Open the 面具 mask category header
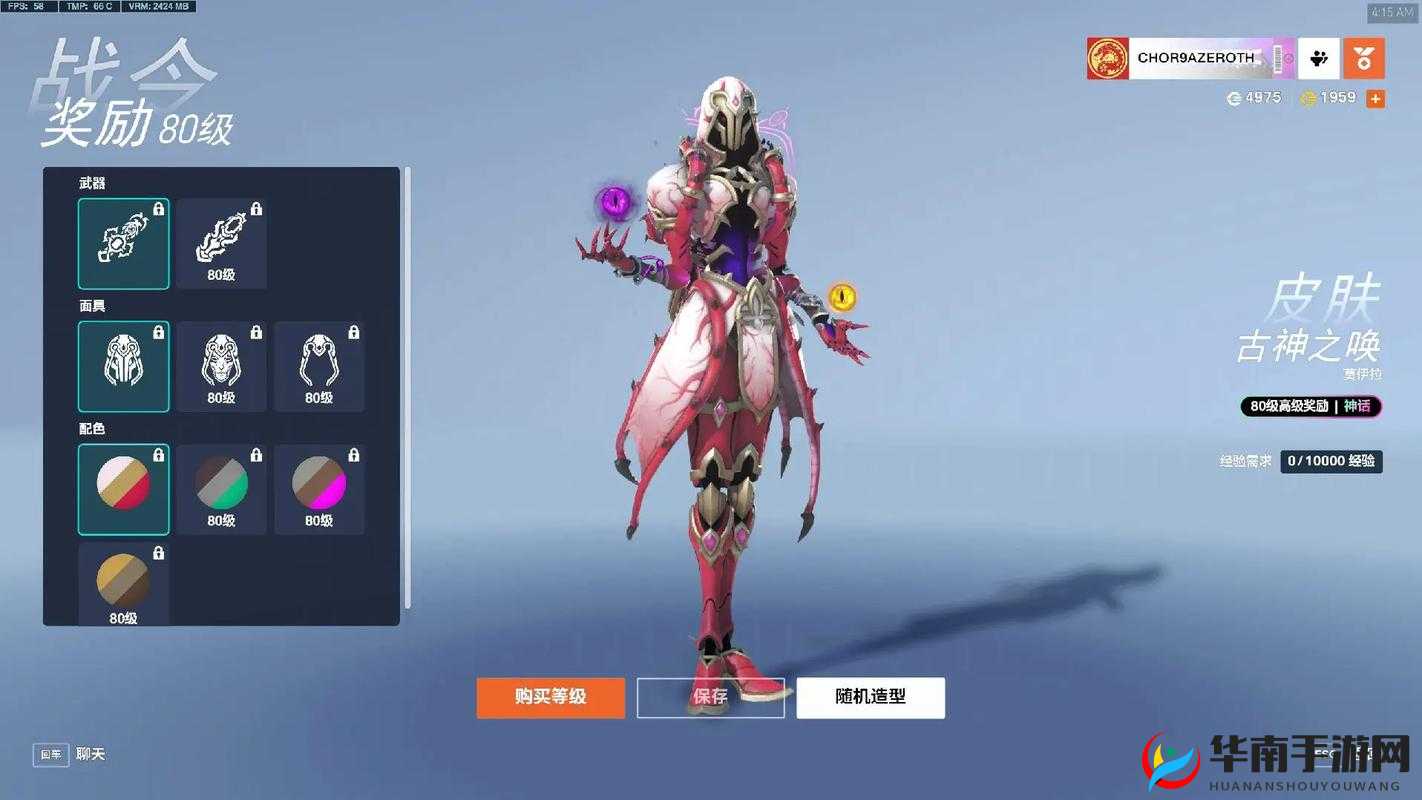The height and width of the screenshot is (800, 1422). pos(93,305)
